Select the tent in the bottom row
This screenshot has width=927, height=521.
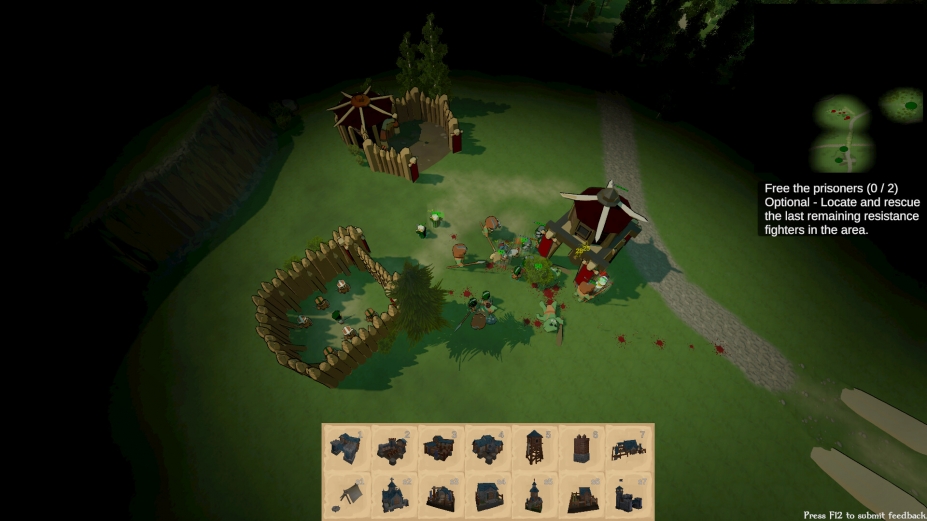click(x=346, y=493)
